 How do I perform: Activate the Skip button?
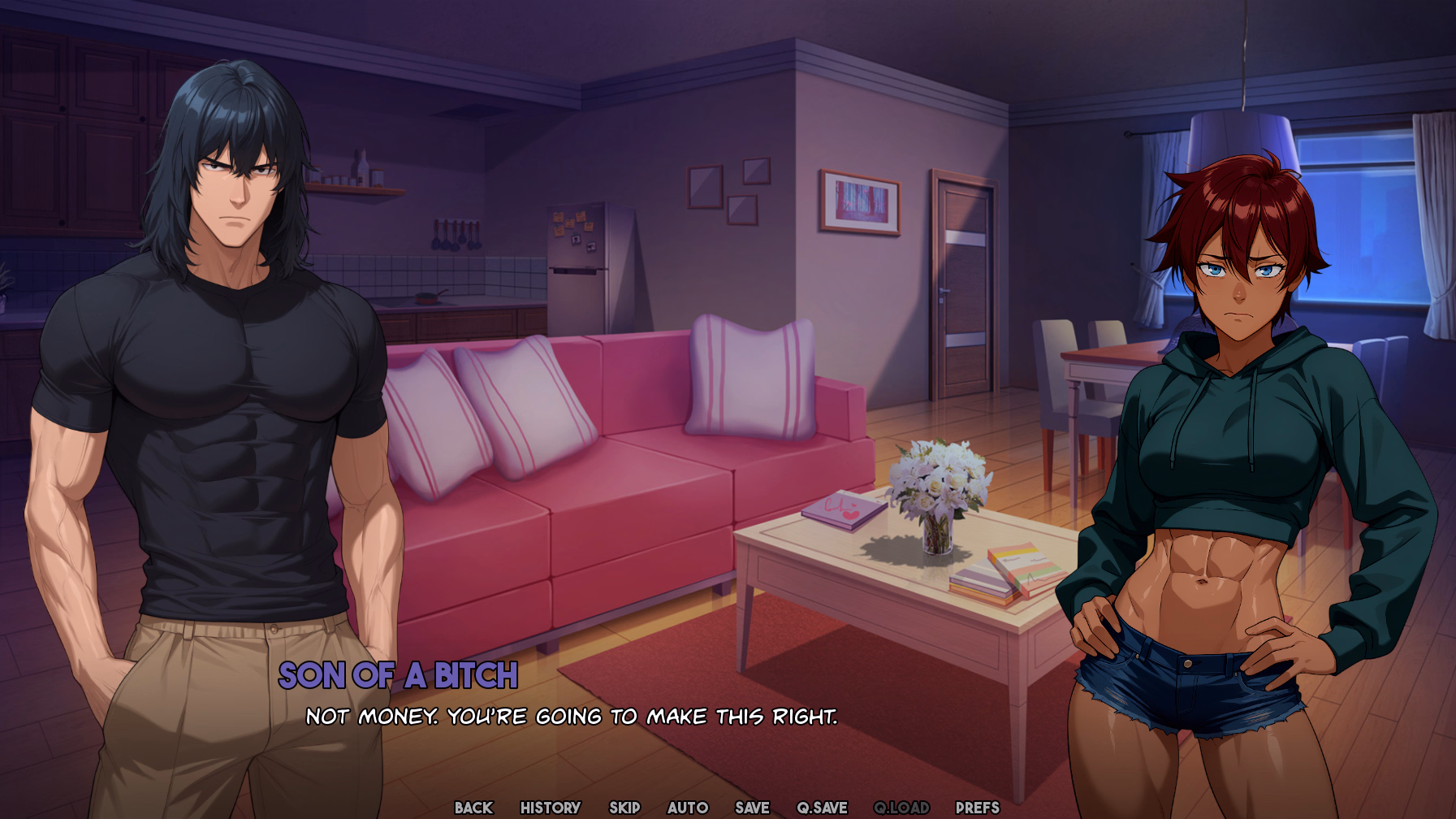tap(624, 808)
